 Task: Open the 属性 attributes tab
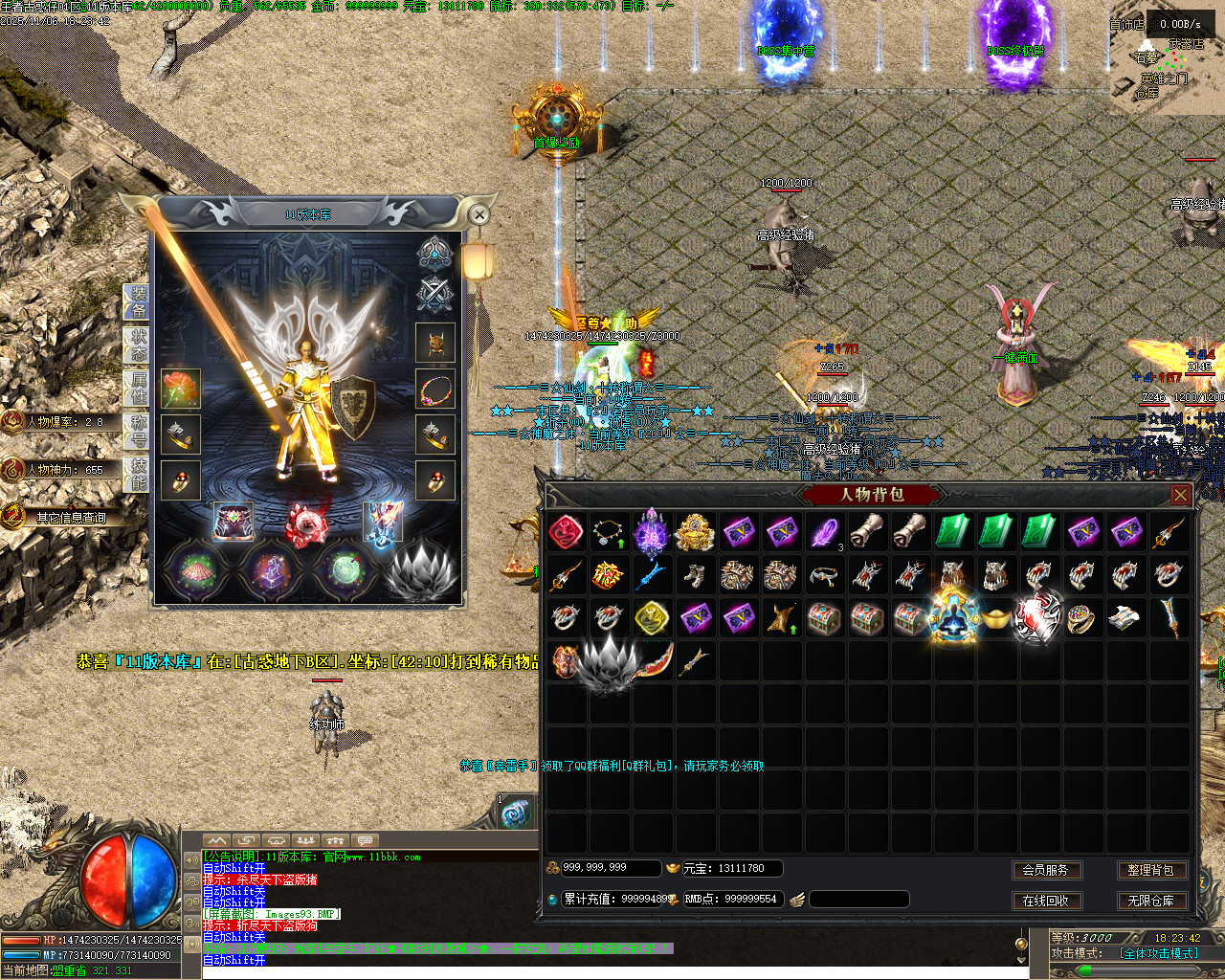[139, 389]
